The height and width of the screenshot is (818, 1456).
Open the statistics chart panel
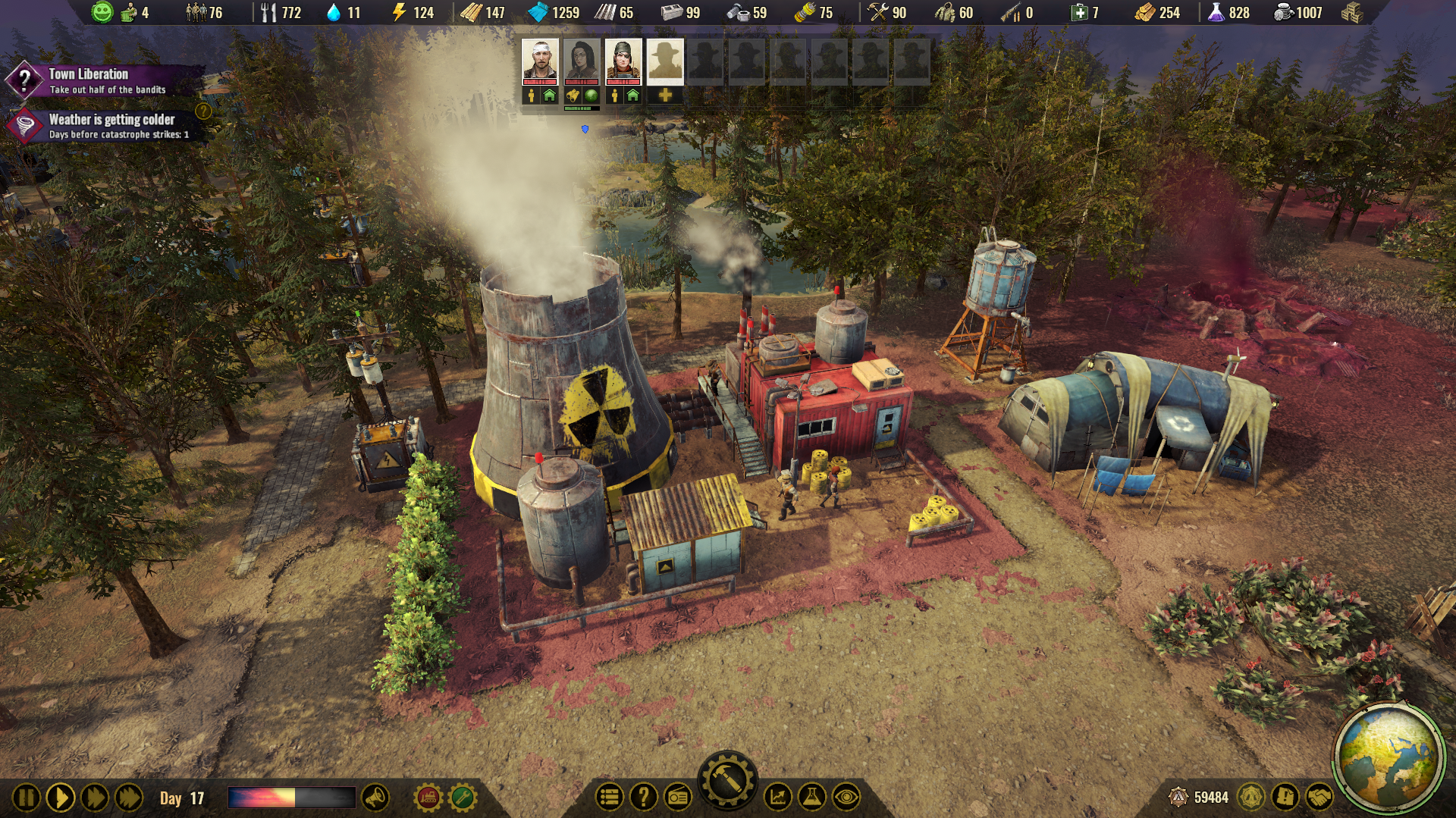pyautogui.click(x=778, y=797)
